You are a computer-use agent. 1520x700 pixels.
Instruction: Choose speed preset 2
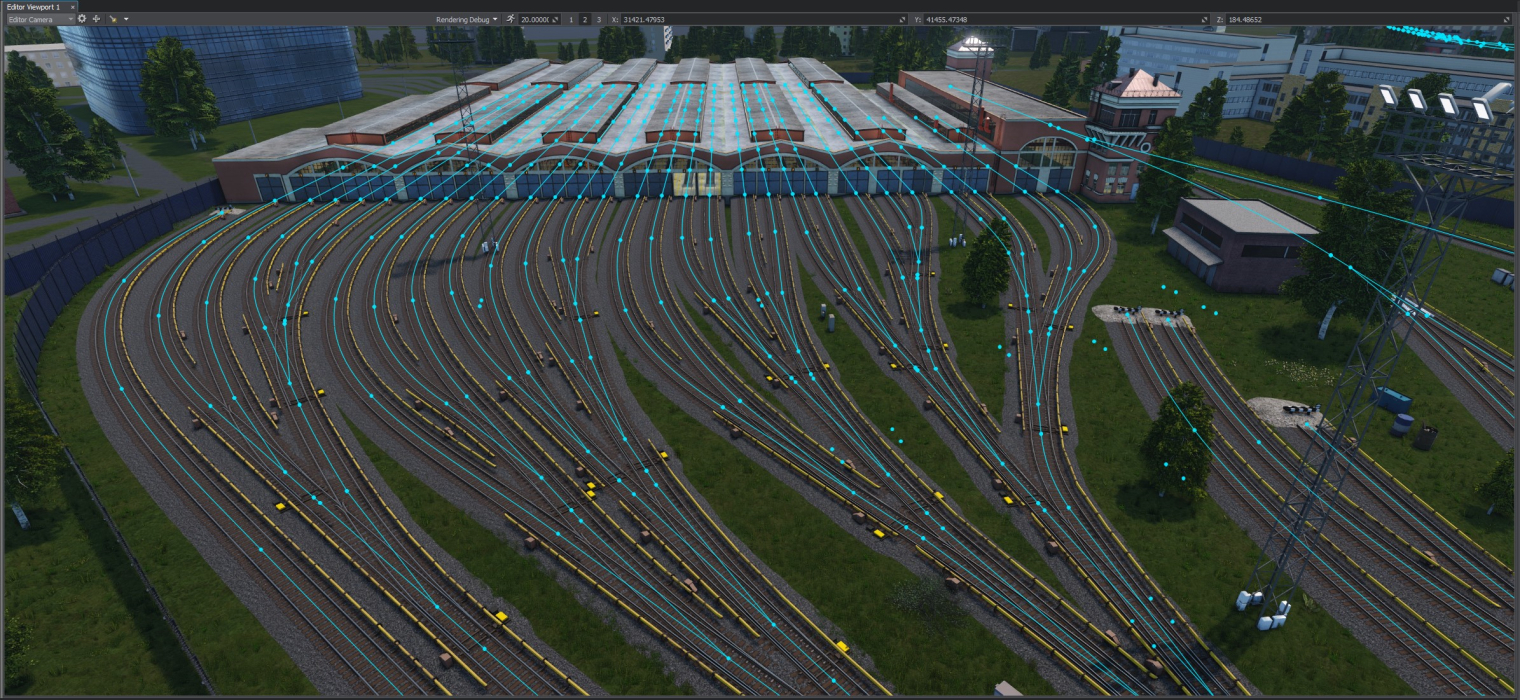coord(585,19)
